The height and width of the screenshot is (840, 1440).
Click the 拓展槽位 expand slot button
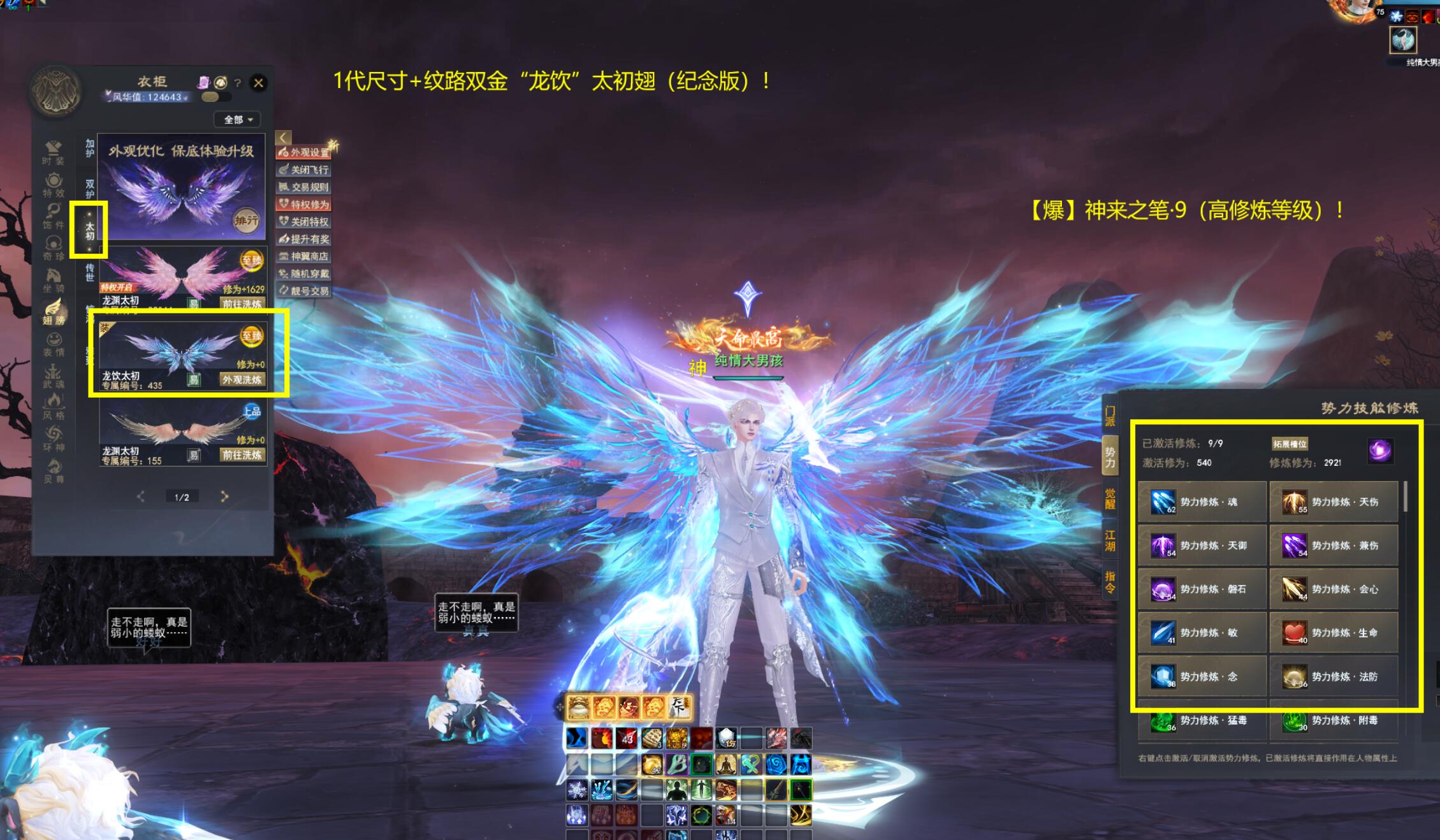click(1290, 444)
